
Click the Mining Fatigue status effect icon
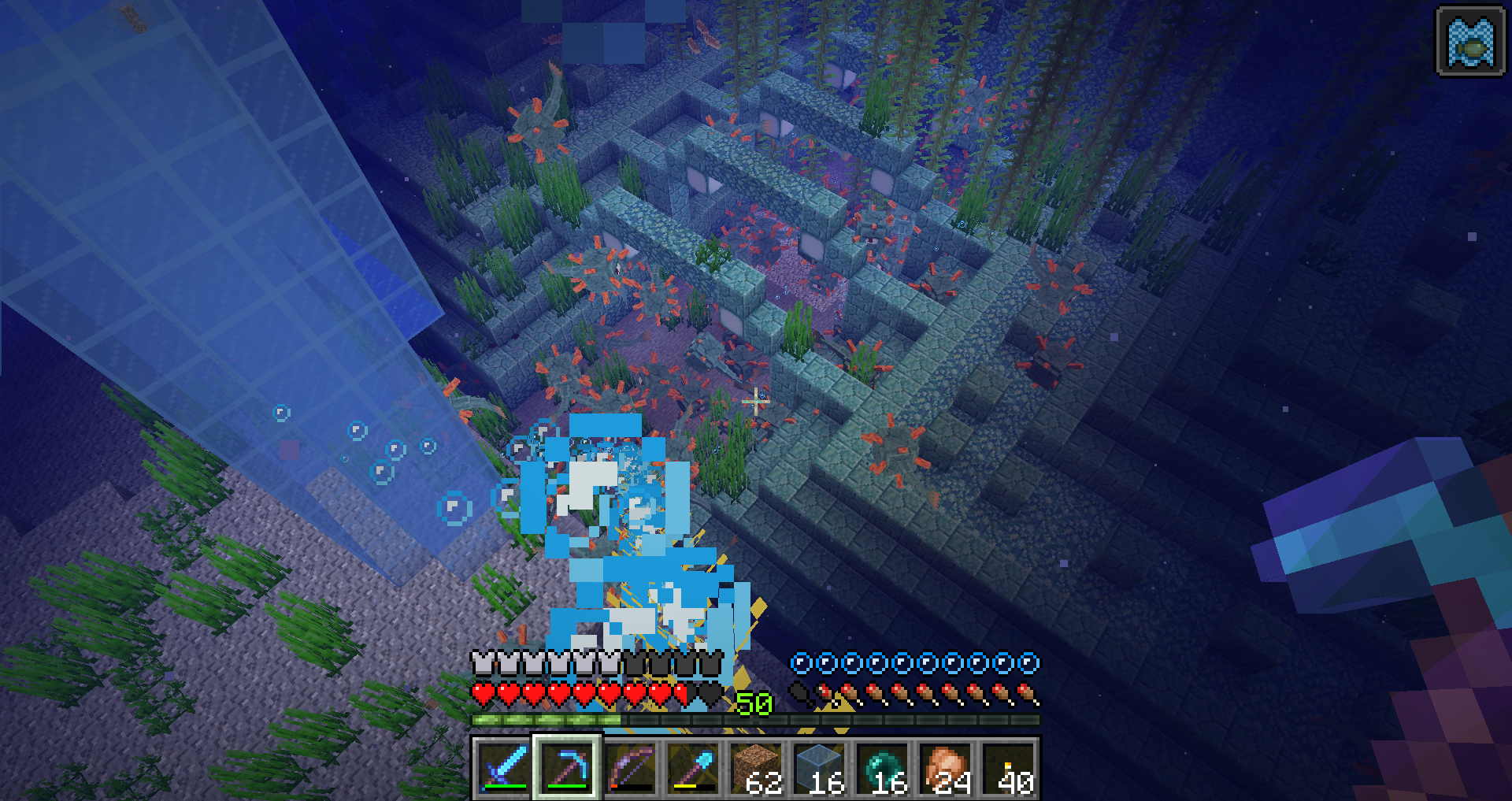click(x=1470, y=42)
